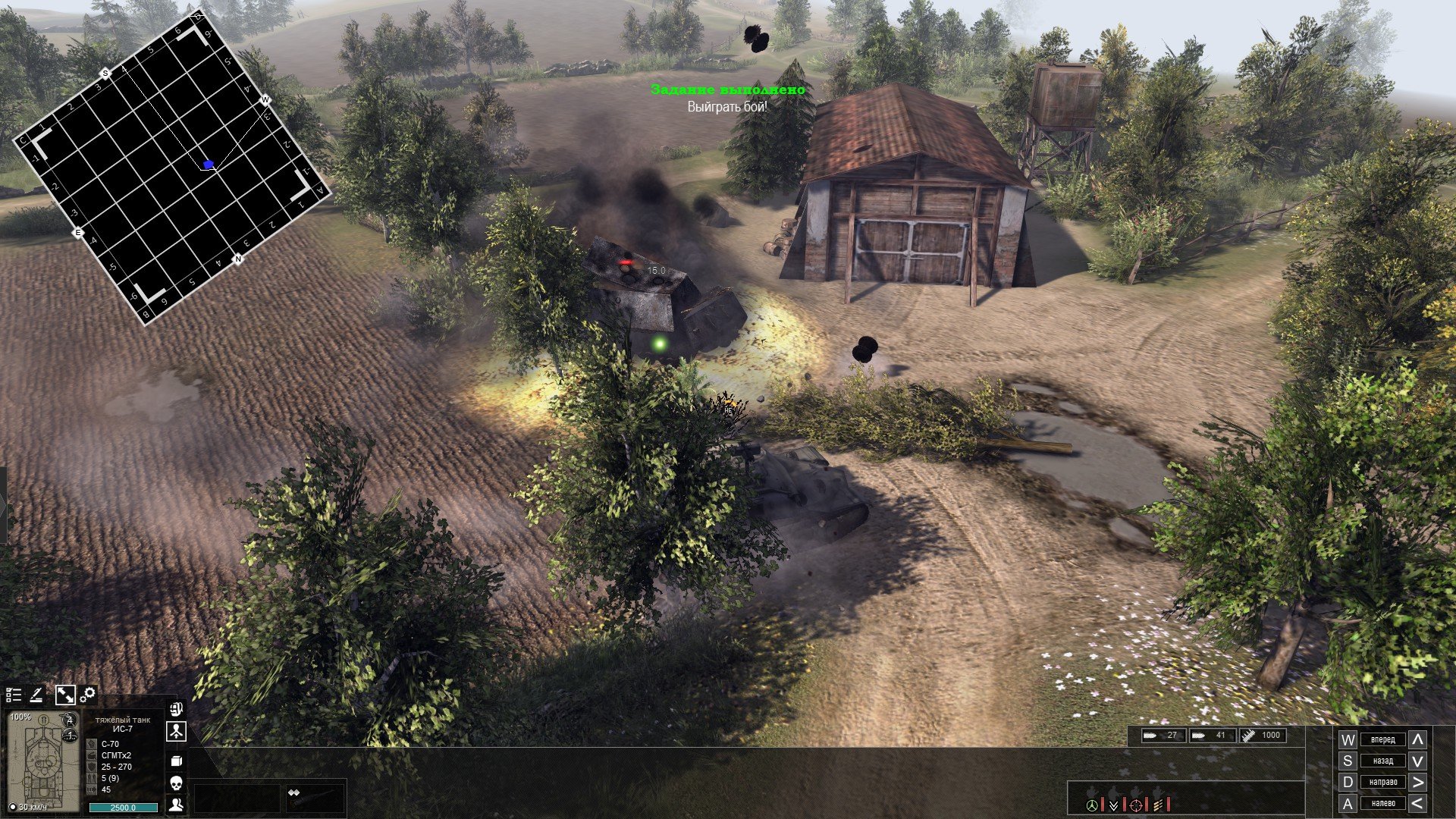Click the soldier with up-arrow icon
Image resolution: width=1456 pixels, height=819 pixels.
click(176, 733)
